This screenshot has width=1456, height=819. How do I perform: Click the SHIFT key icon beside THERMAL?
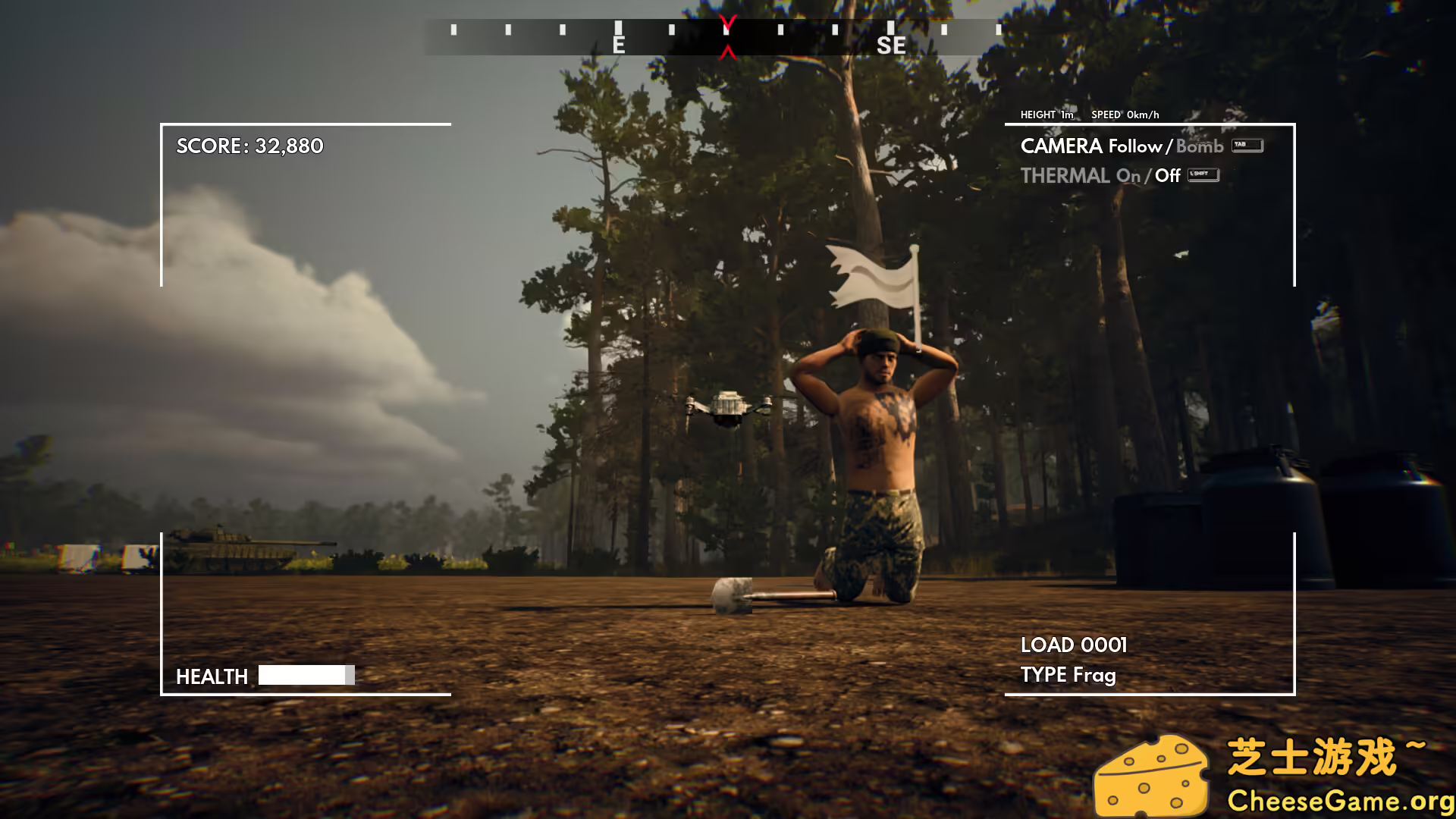[1204, 174]
